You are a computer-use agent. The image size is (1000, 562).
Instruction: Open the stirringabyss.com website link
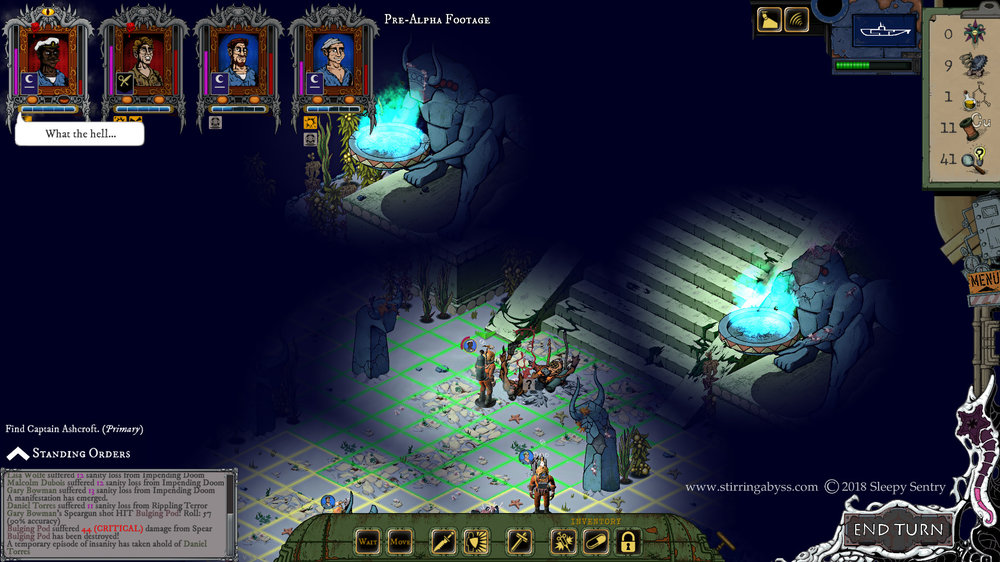750,487
